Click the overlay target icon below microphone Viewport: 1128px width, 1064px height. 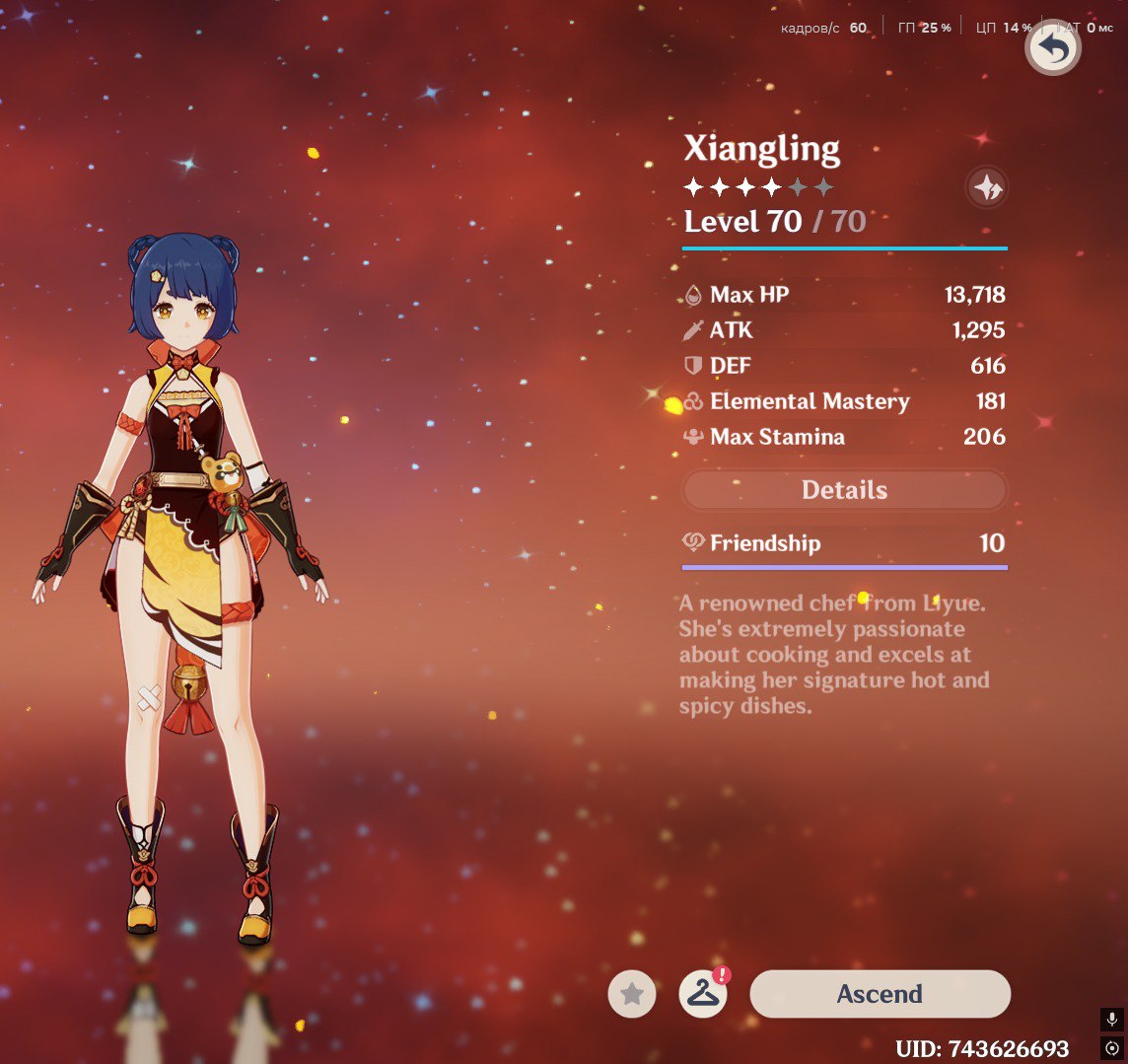click(1112, 1048)
